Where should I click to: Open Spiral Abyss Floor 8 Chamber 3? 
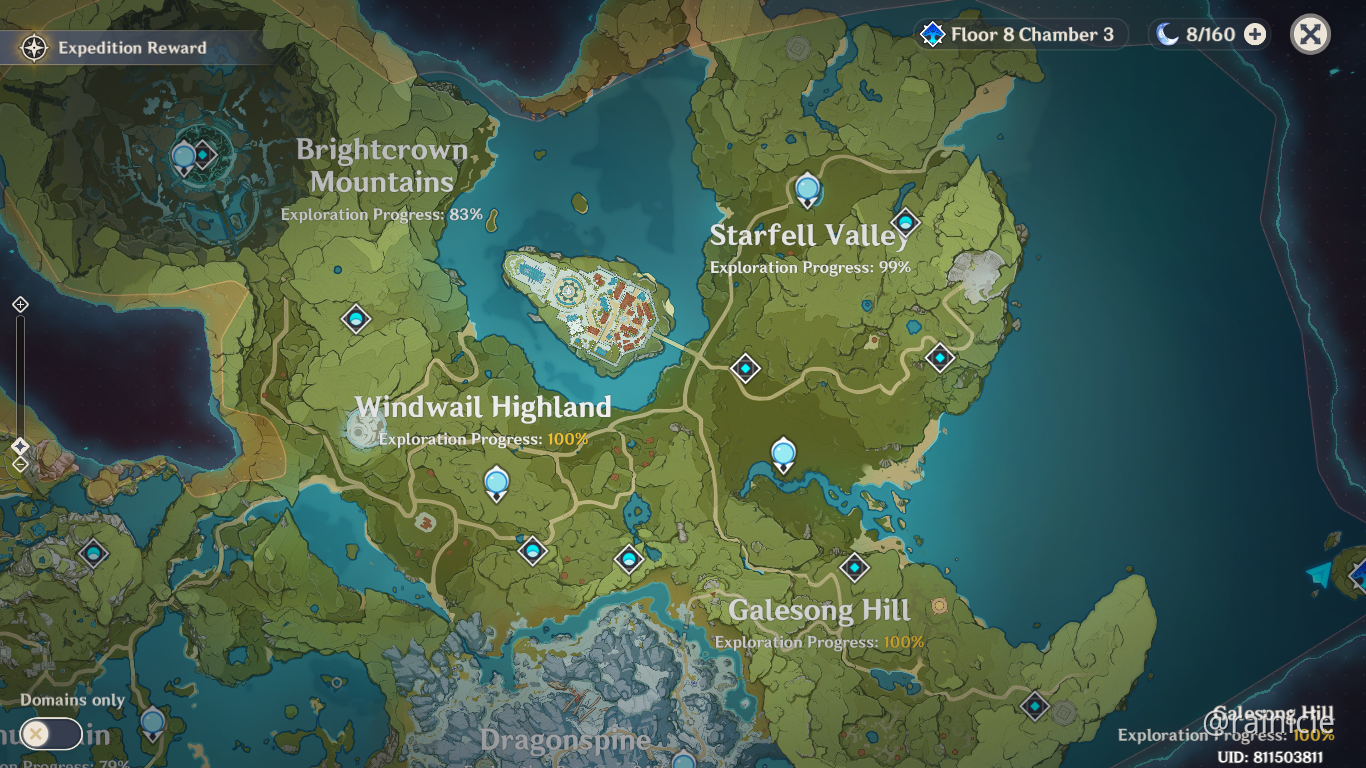tap(1020, 35)
